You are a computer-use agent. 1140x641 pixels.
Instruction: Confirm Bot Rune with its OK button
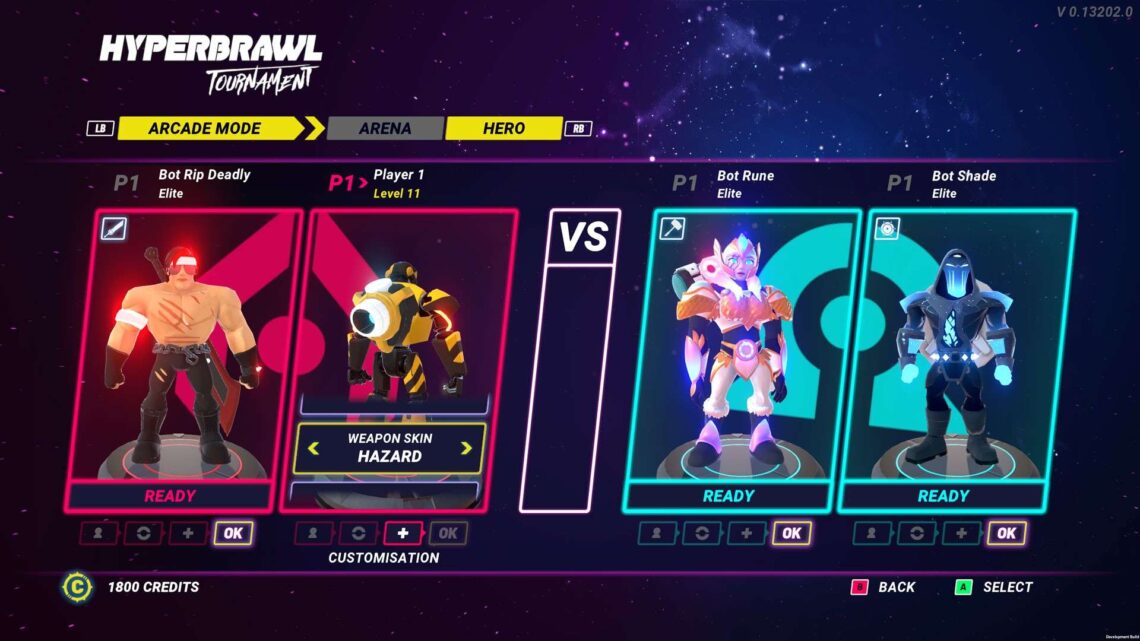[x=791, y=533]
